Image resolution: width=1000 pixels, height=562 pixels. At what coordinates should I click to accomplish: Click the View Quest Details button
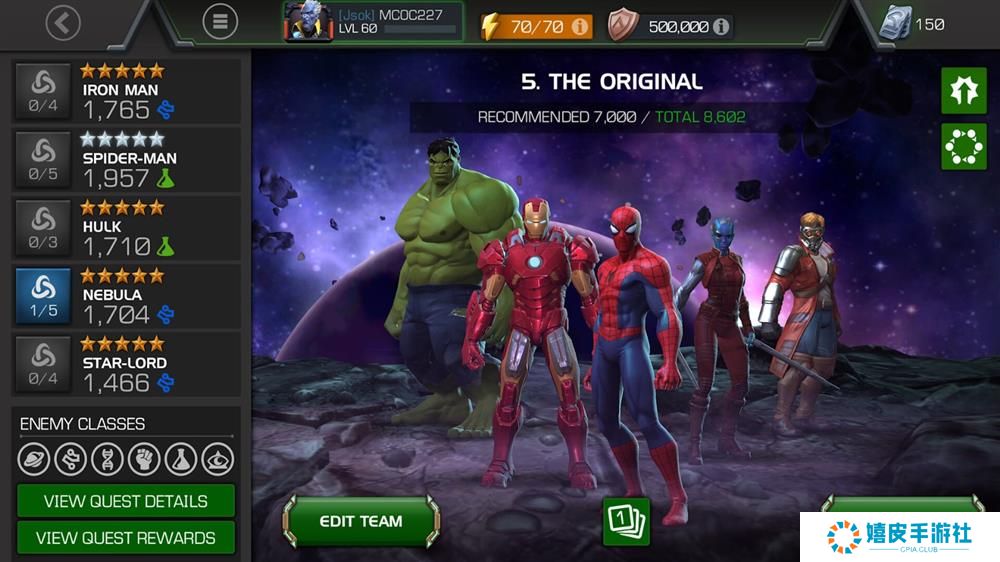pyautogui.click(x=126, y=501)
